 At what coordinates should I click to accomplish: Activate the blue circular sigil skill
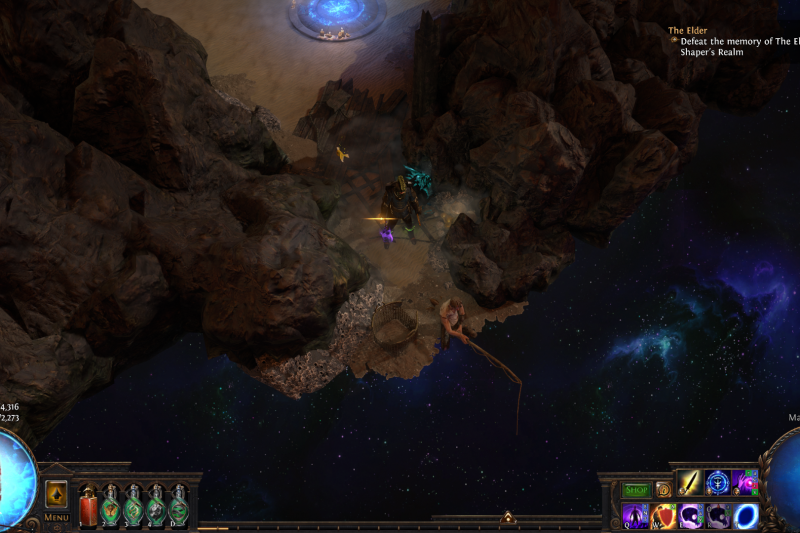(x=718, y=483)
